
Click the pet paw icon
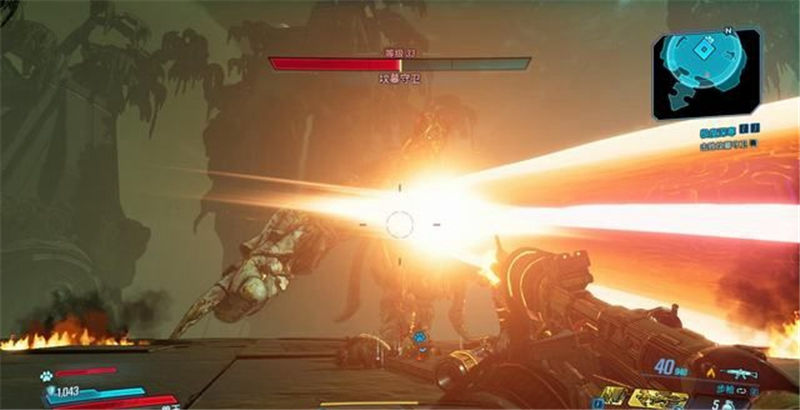tap(47, 377)
